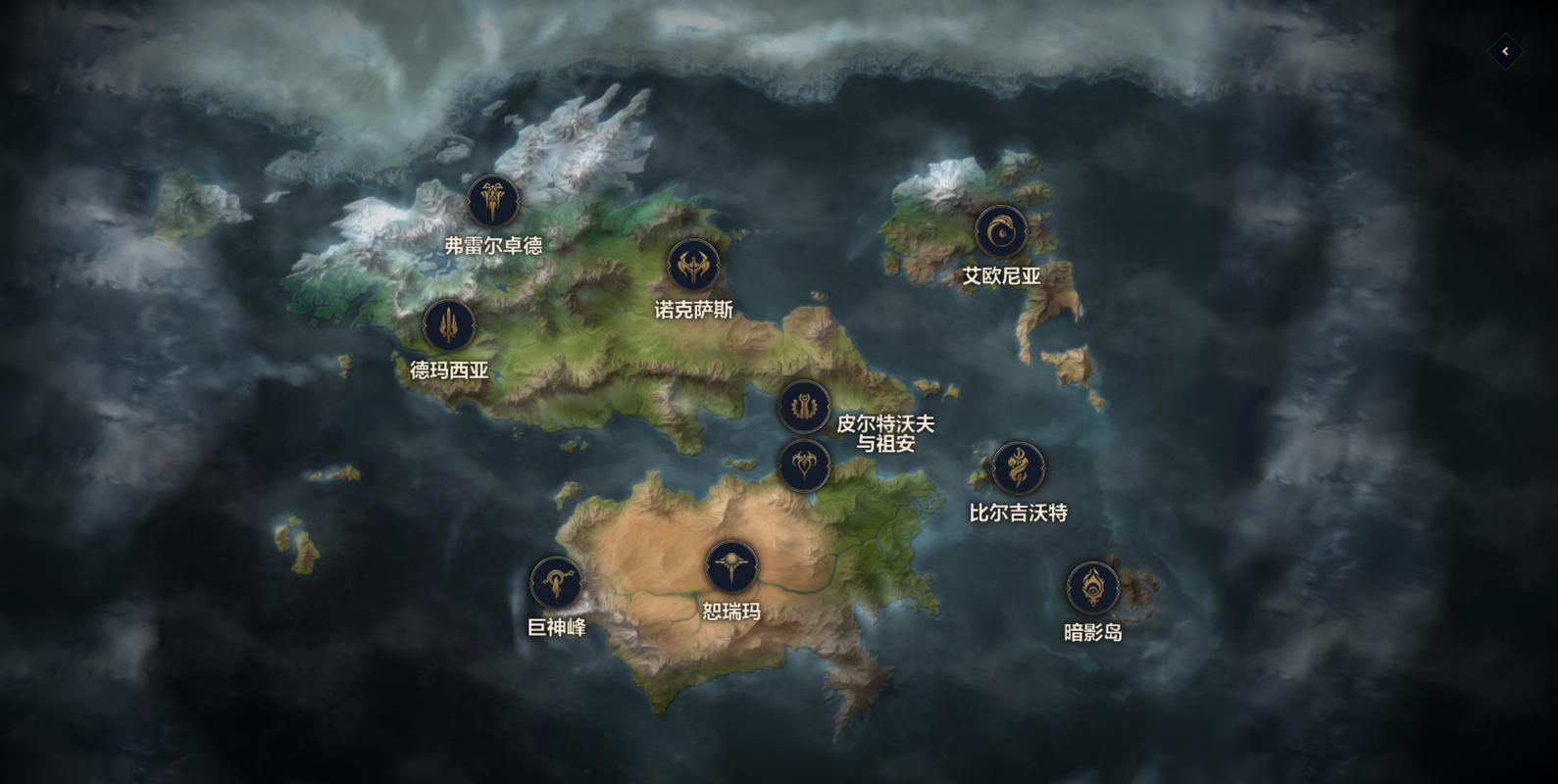Open the 暗影岛 (Shadow Isles) region

point(1092,589)
